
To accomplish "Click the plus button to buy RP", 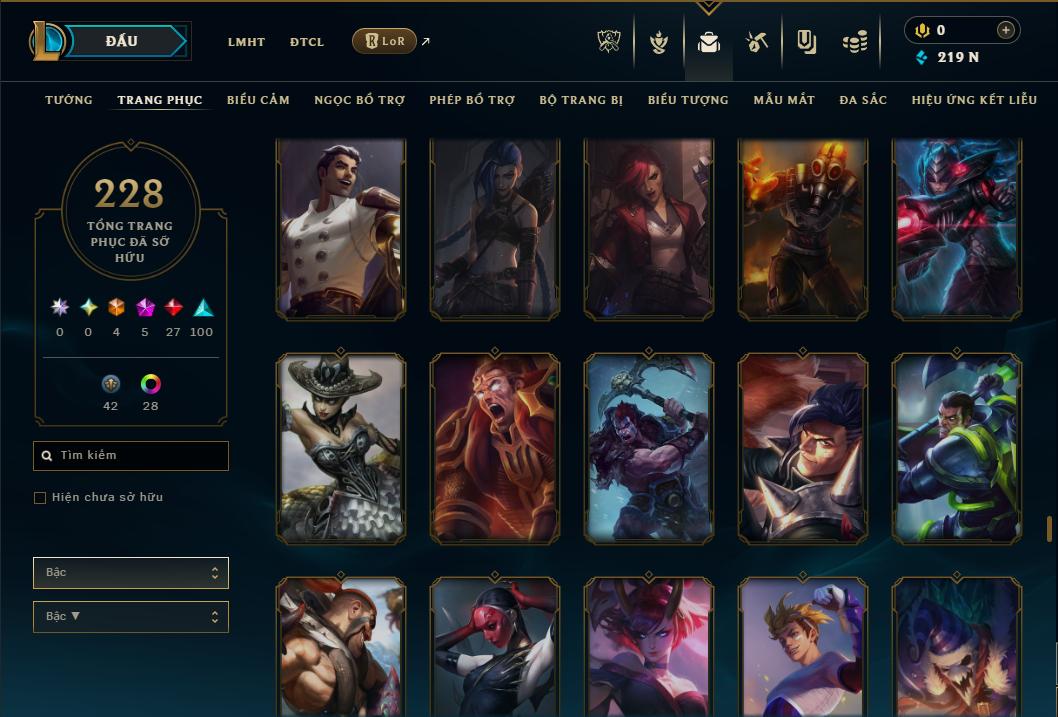I will (1005, 30).
